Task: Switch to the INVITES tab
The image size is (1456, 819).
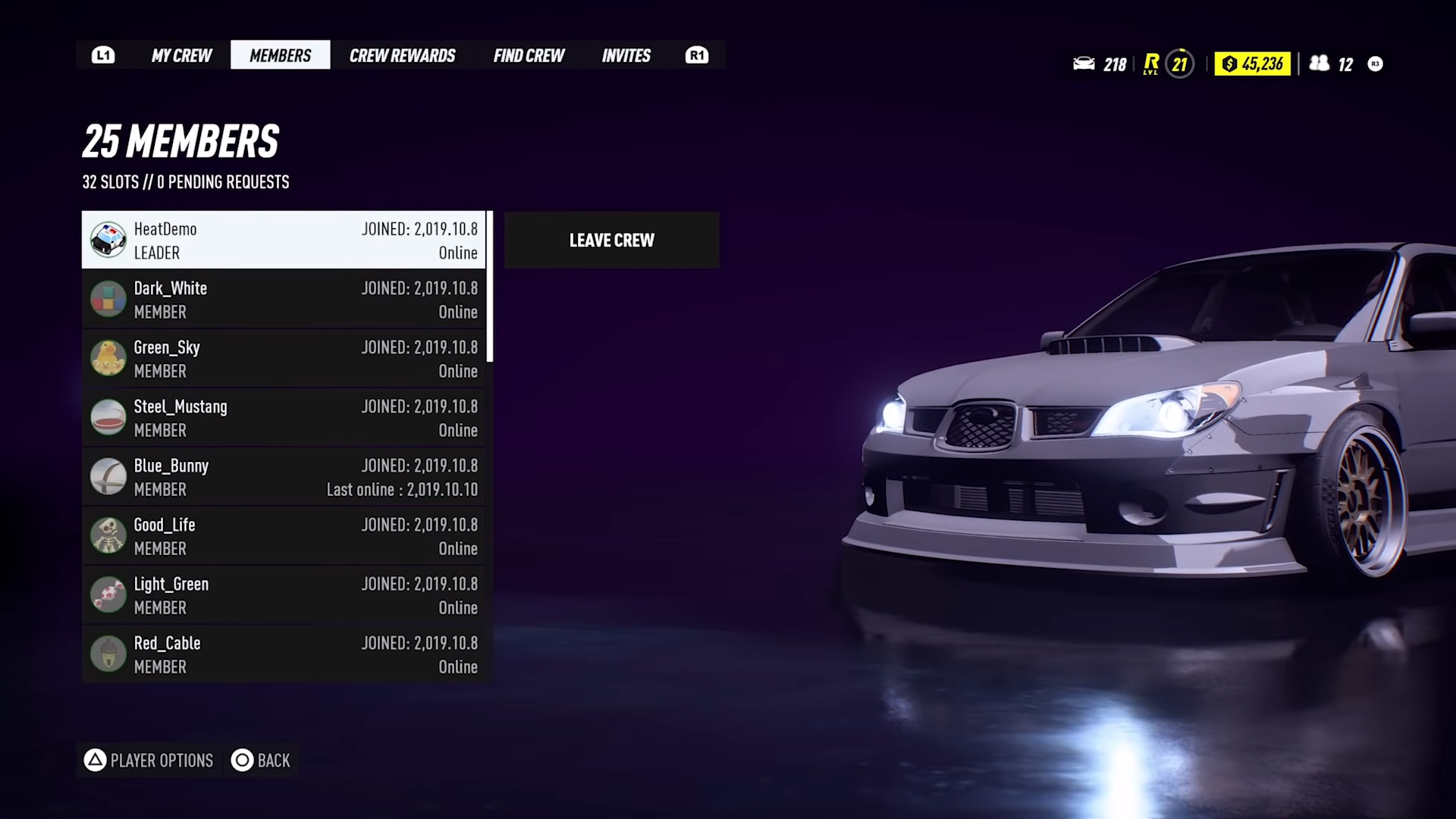Action: [x=626, y=55]
